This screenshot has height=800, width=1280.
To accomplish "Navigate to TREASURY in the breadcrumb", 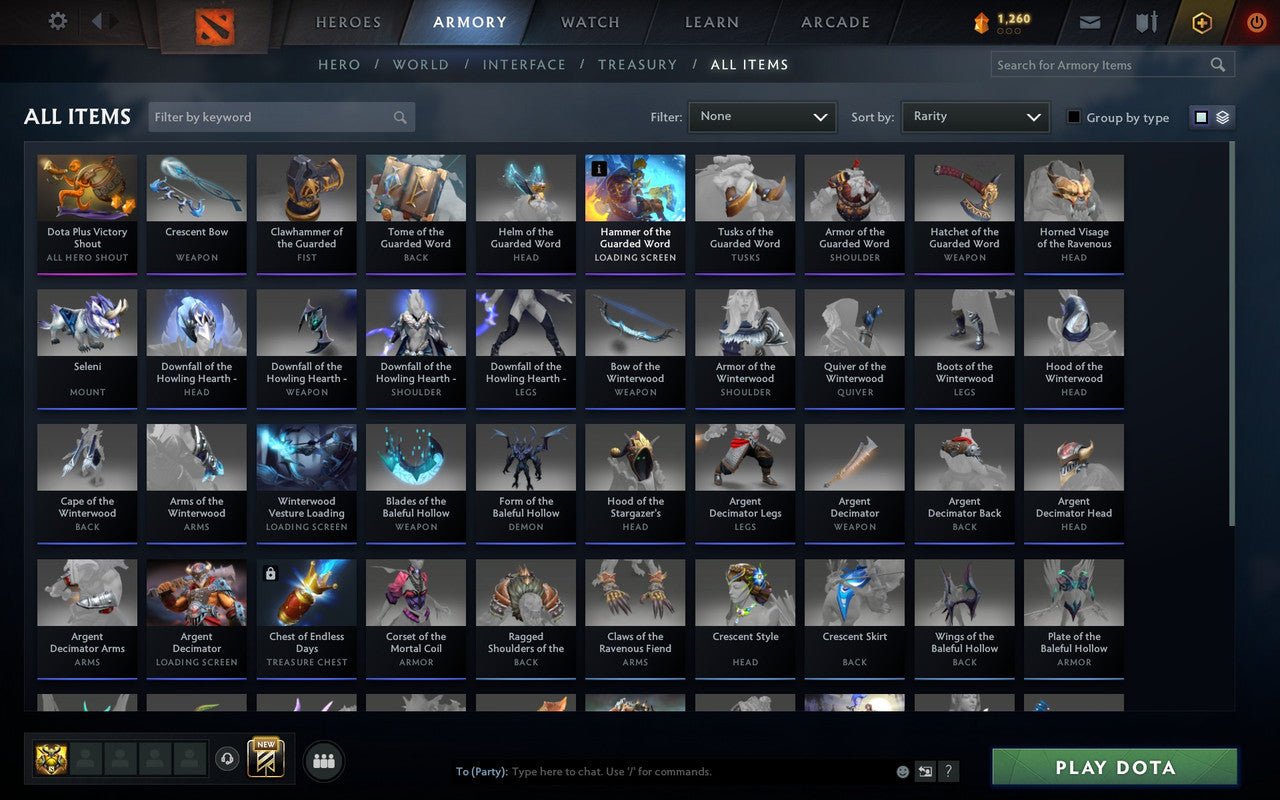I will click(637, 64).
